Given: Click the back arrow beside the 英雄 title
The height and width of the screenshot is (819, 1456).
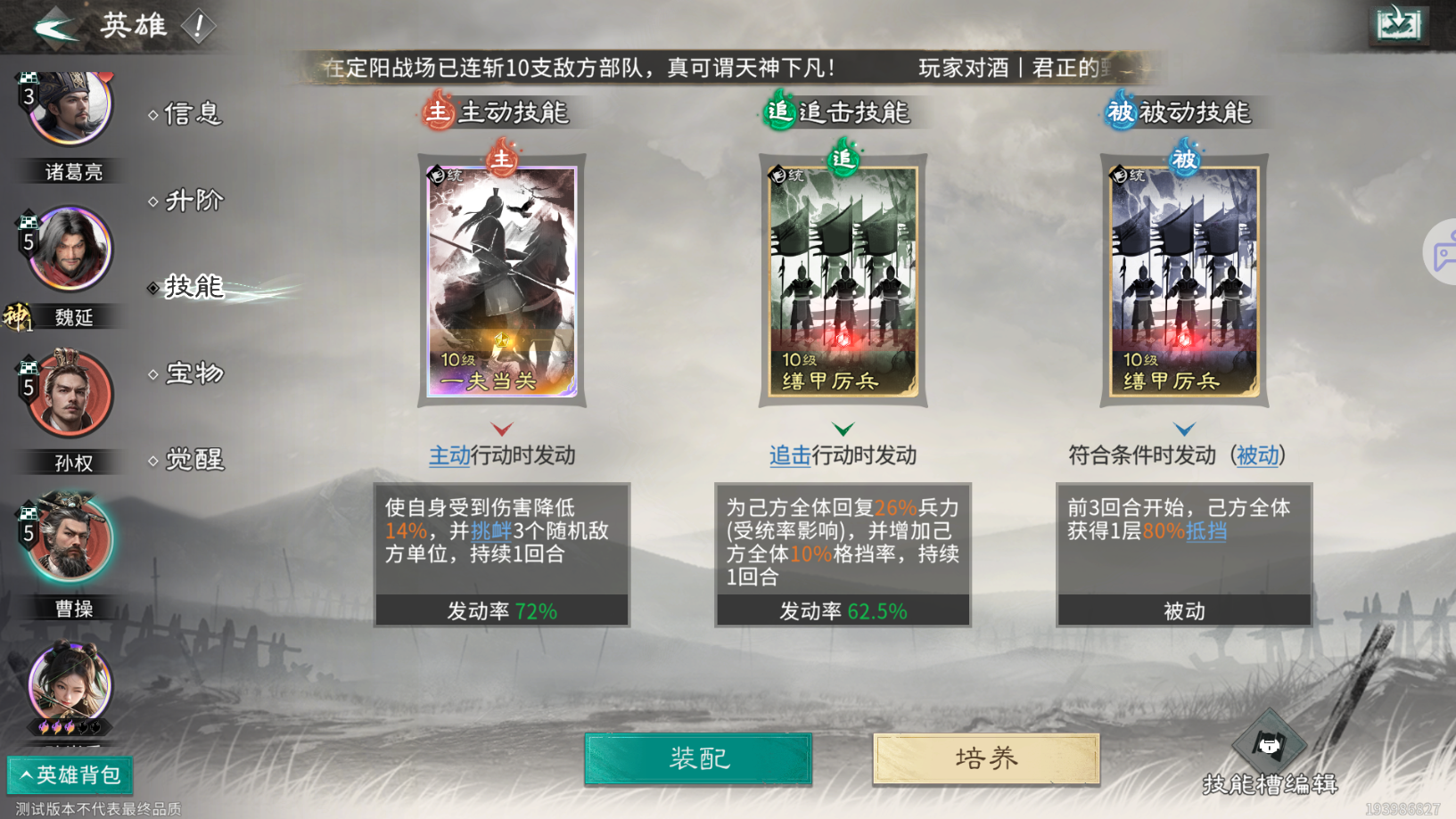Looking at the screenshot, I should click(55, 24).
